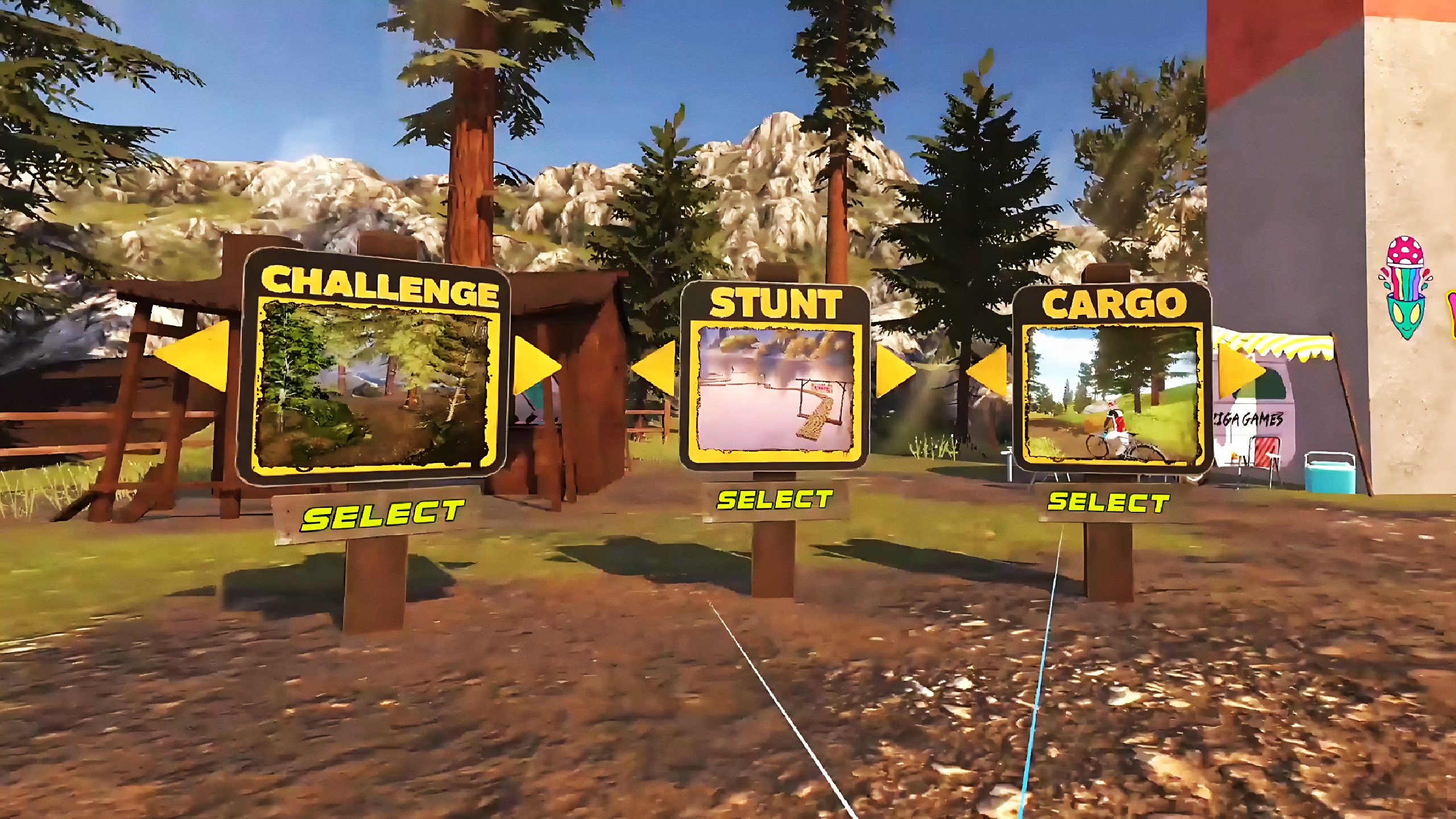This screenshot has height=819, width=1456.
Task: Choose Select under the Stunt sign
Action: click(x=774, y=500)
